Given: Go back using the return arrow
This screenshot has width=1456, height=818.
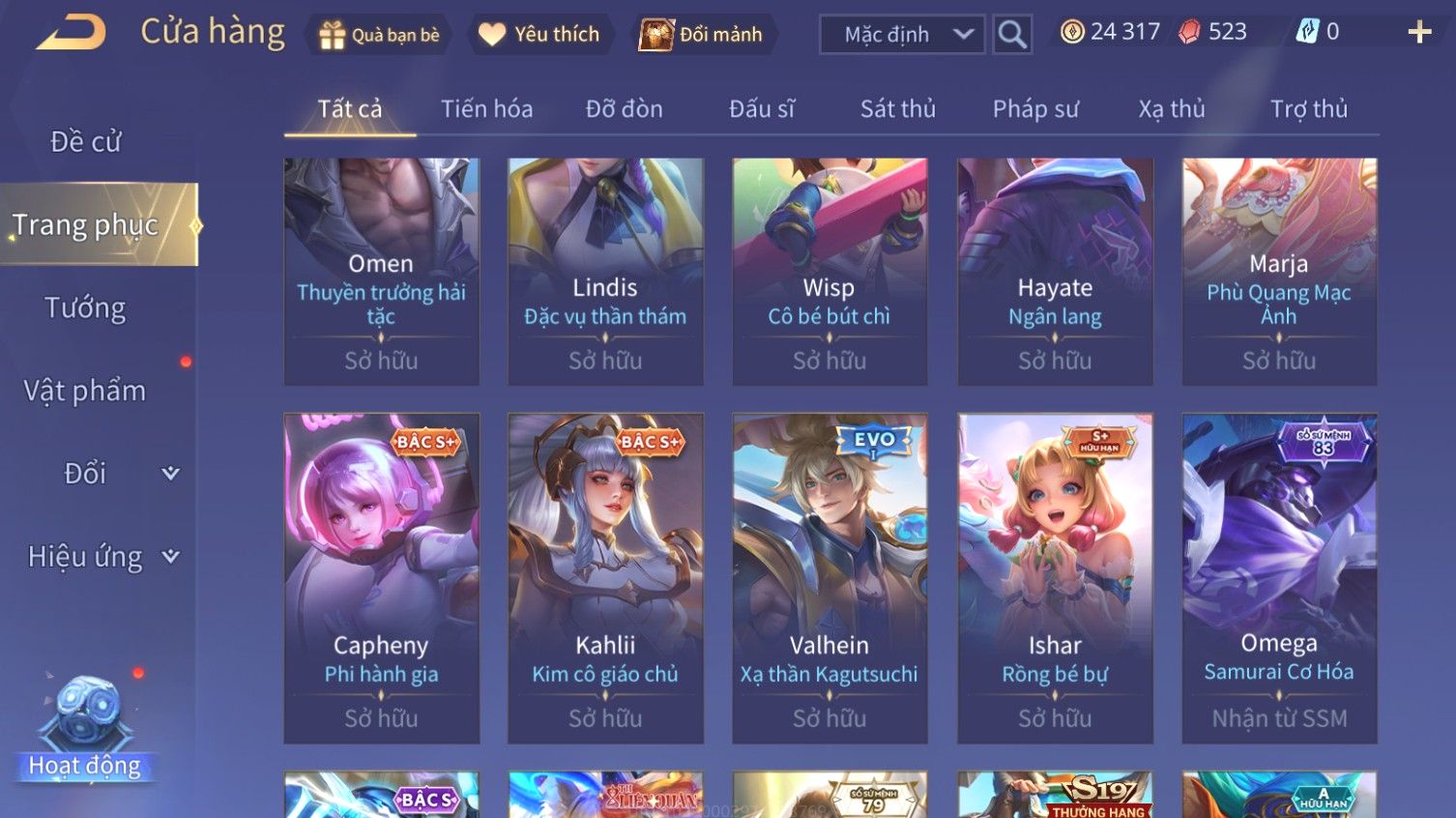Looking at the screenshot, I should pyautogui.click(x=72, y=33).
